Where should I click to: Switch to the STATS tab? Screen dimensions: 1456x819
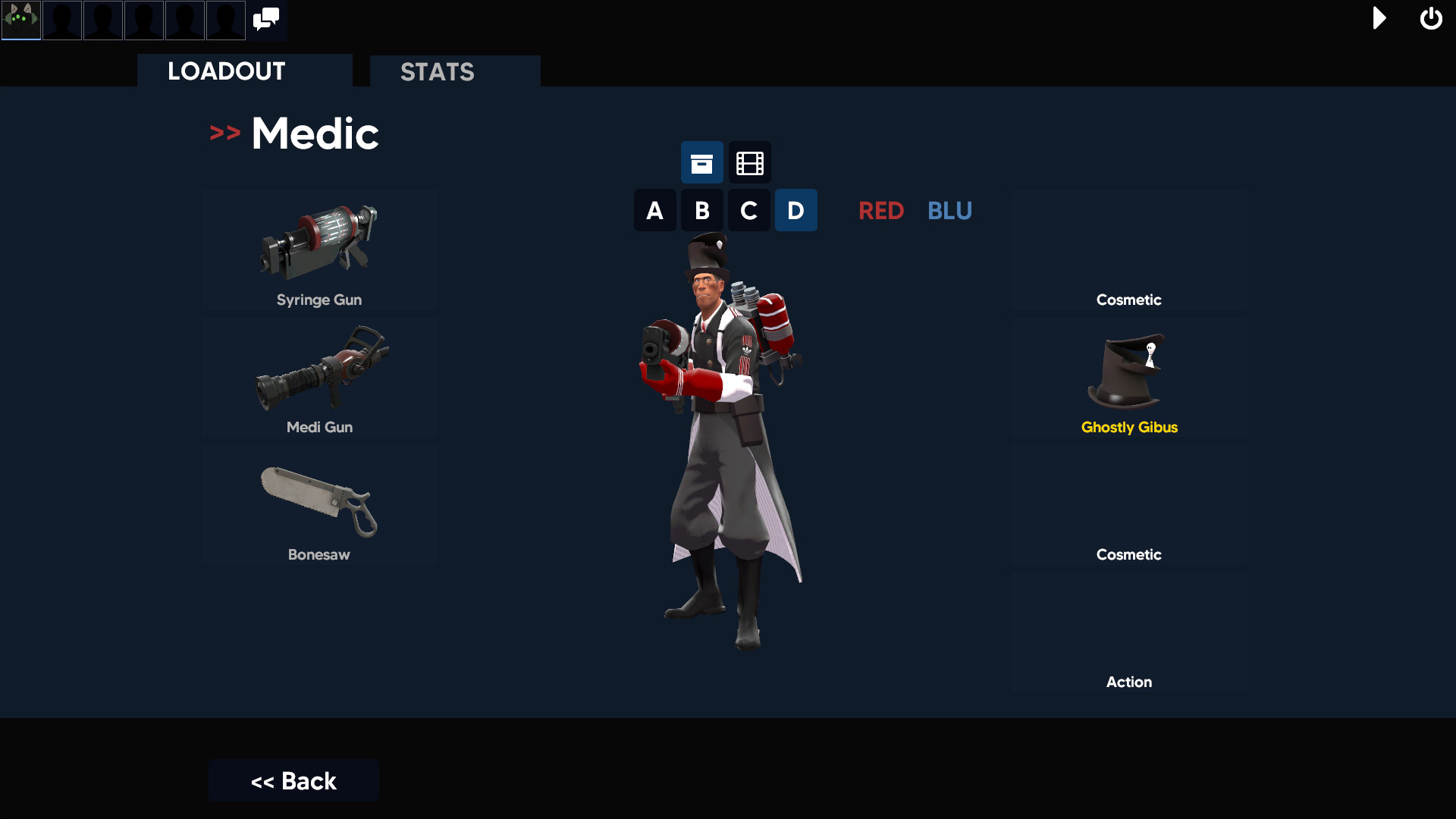(x=438, y=72)
